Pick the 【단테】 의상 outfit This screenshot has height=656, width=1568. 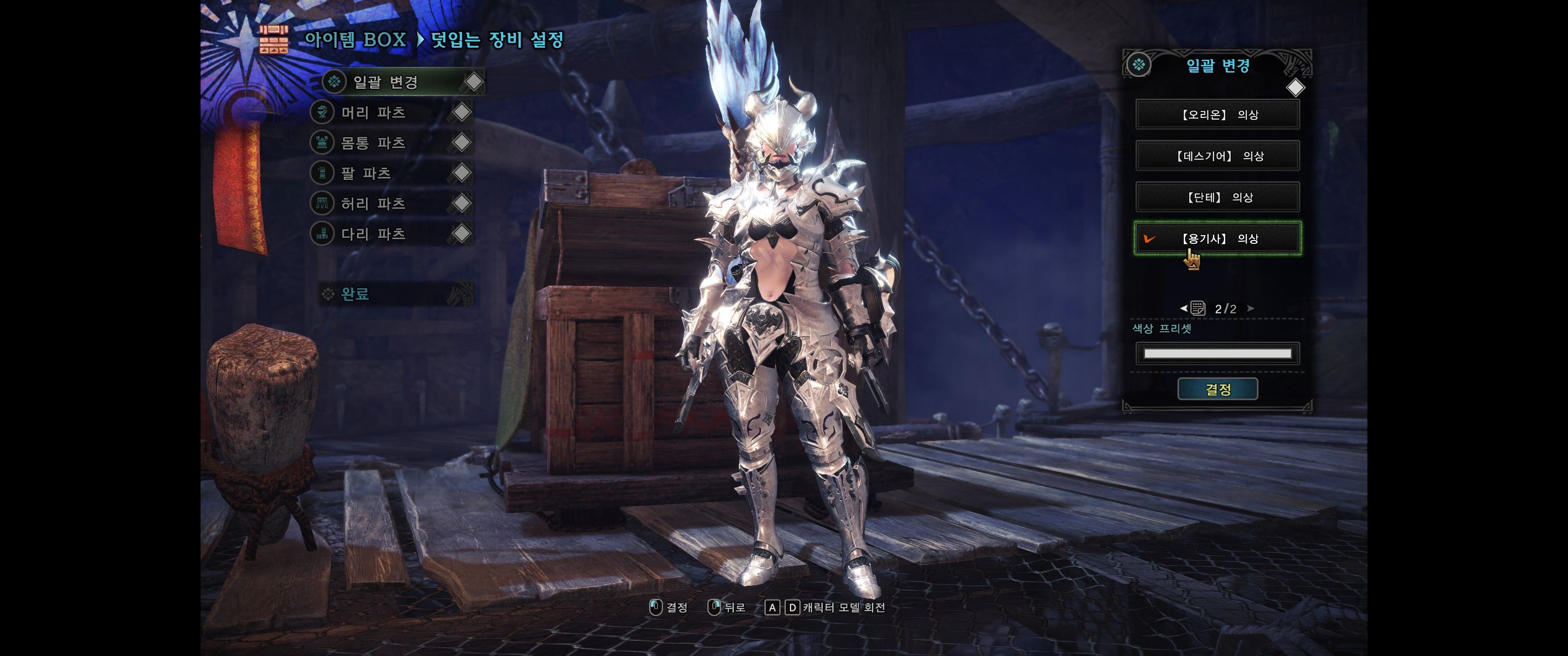pos(1217,197)
